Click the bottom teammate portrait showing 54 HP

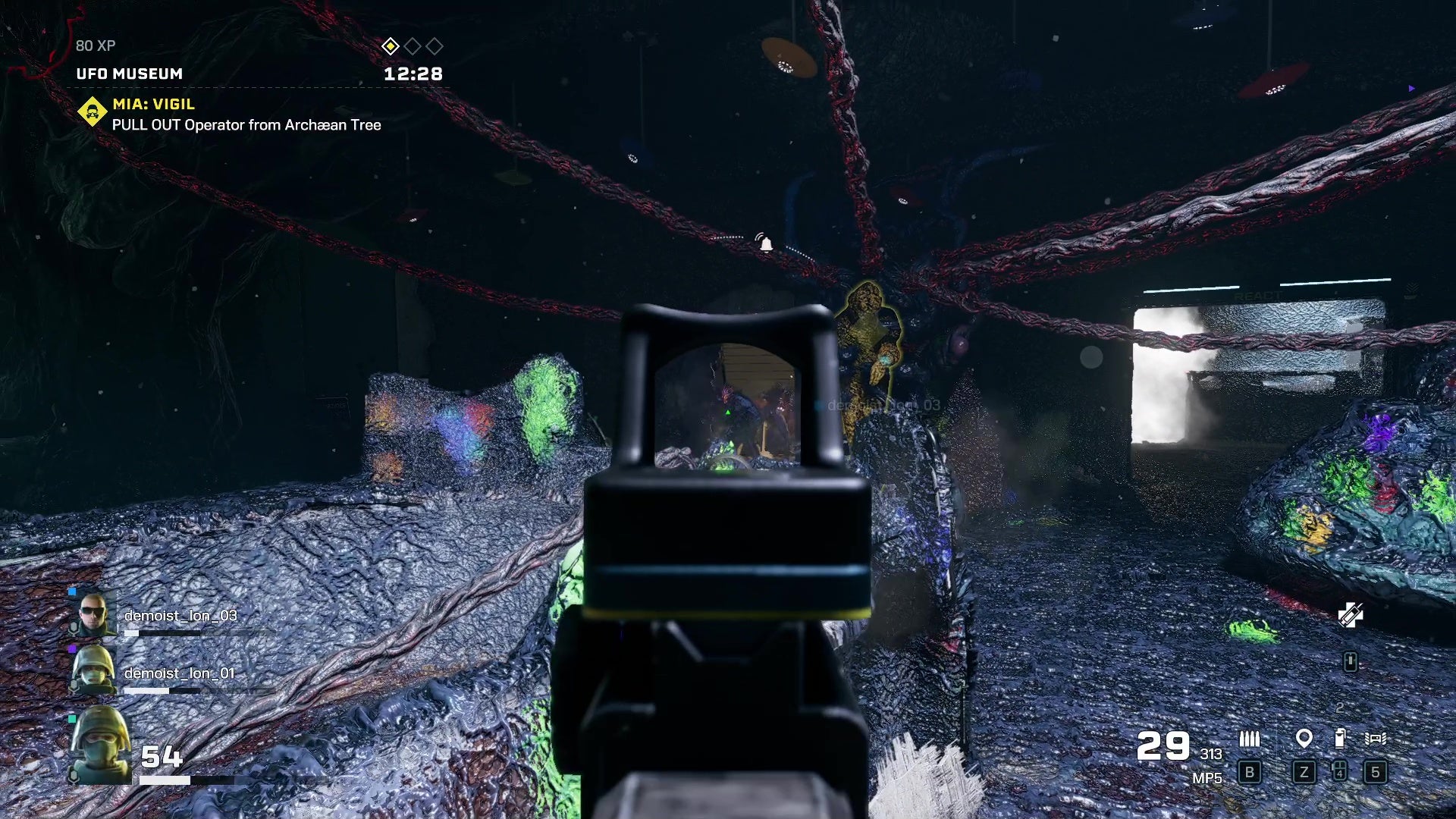(x=99, y=745)
